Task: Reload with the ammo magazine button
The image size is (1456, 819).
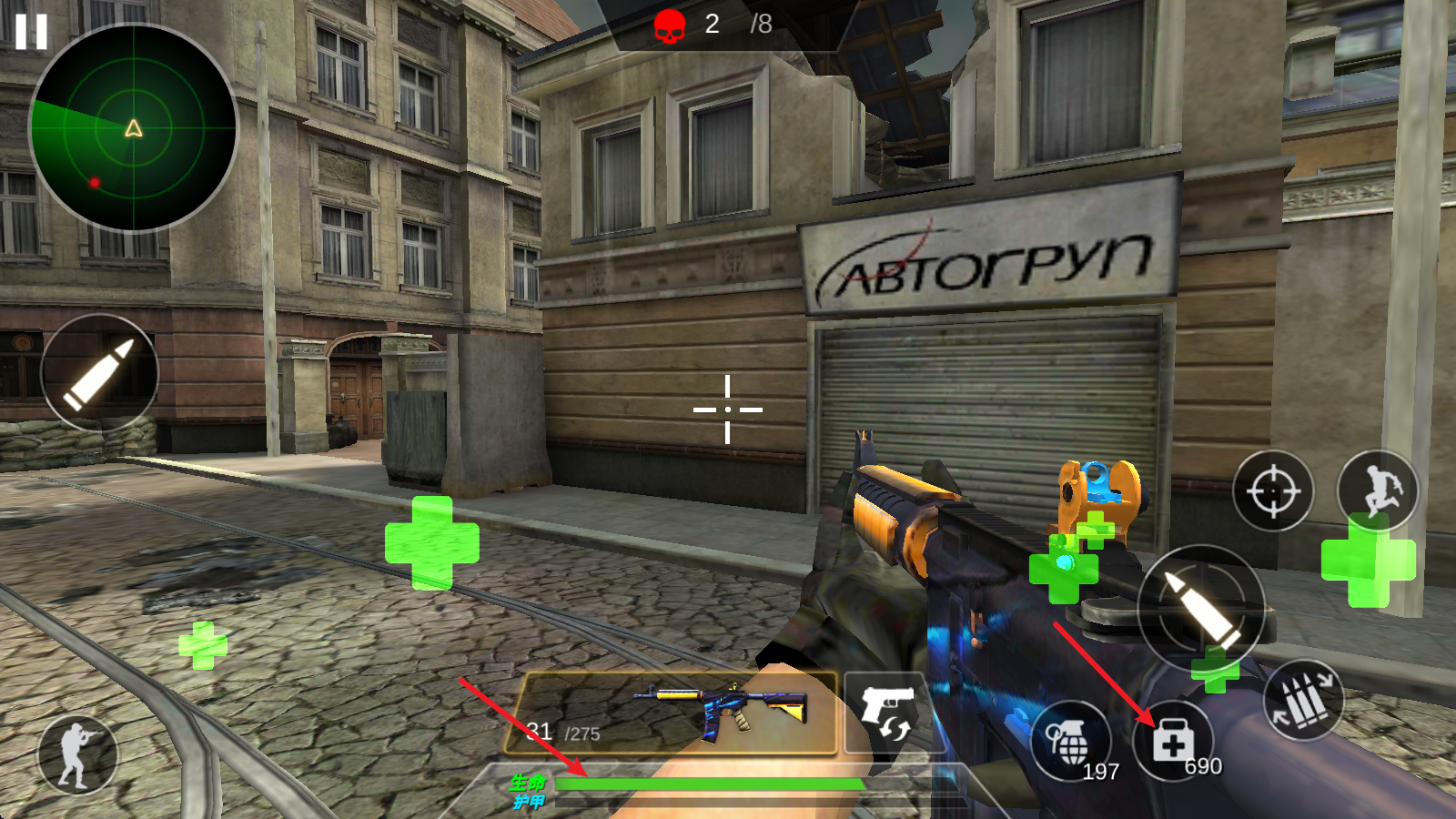Action: point(1303,701)
